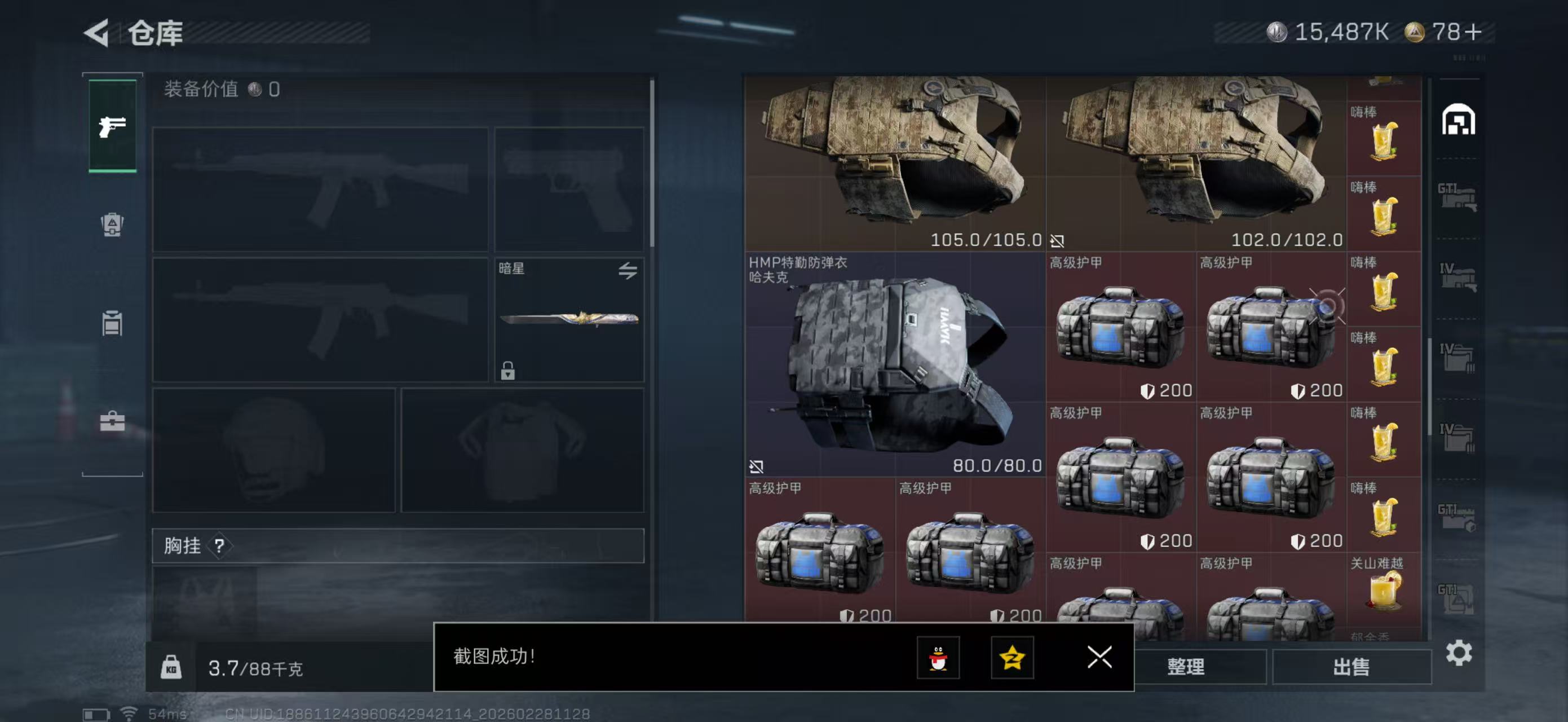The image size is (1568, 722).
Task: Toggle the lock on the 暗星 knife
Action: click(x=510, y=369)
